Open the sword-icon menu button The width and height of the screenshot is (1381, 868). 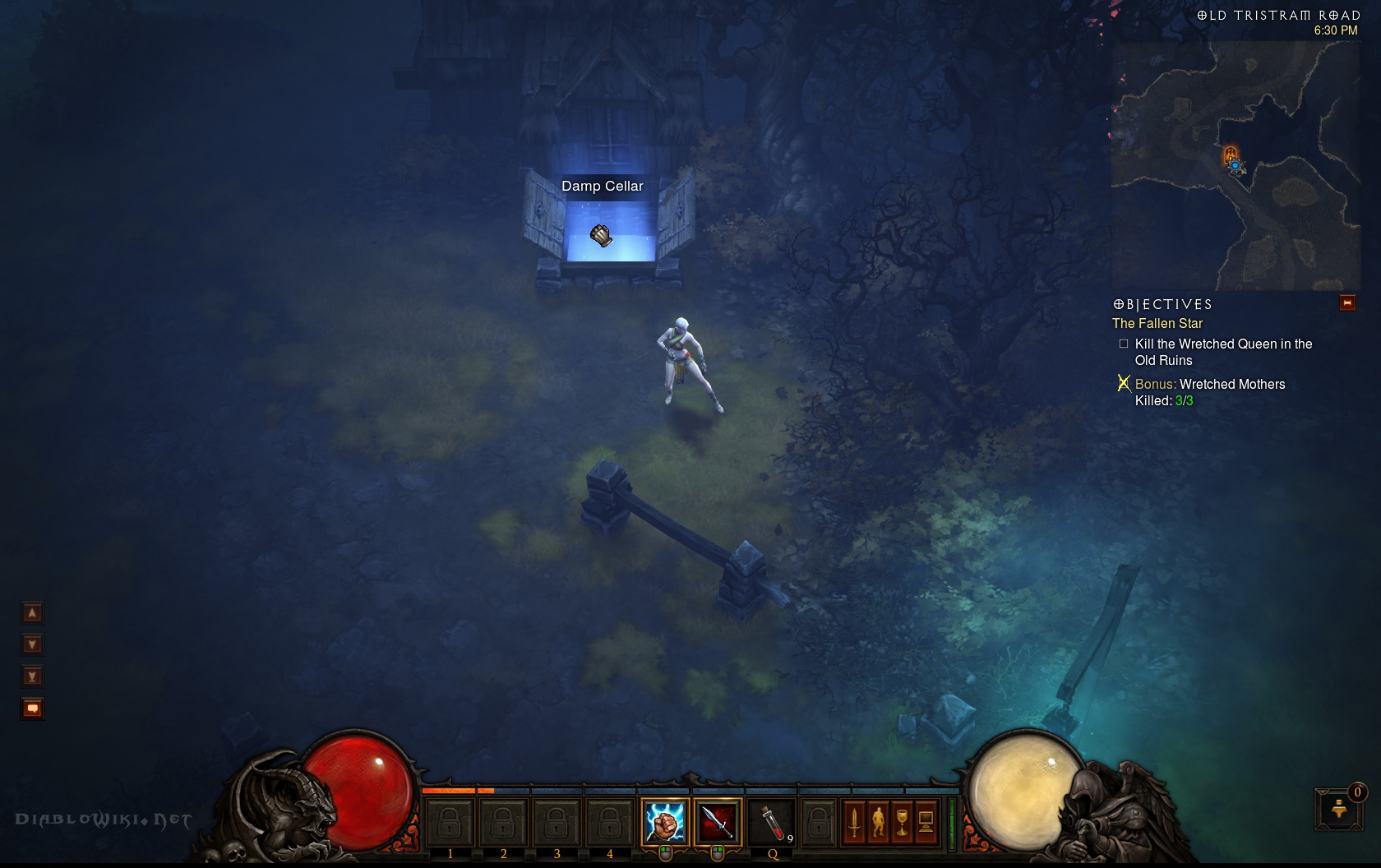(x=855, y=821)
